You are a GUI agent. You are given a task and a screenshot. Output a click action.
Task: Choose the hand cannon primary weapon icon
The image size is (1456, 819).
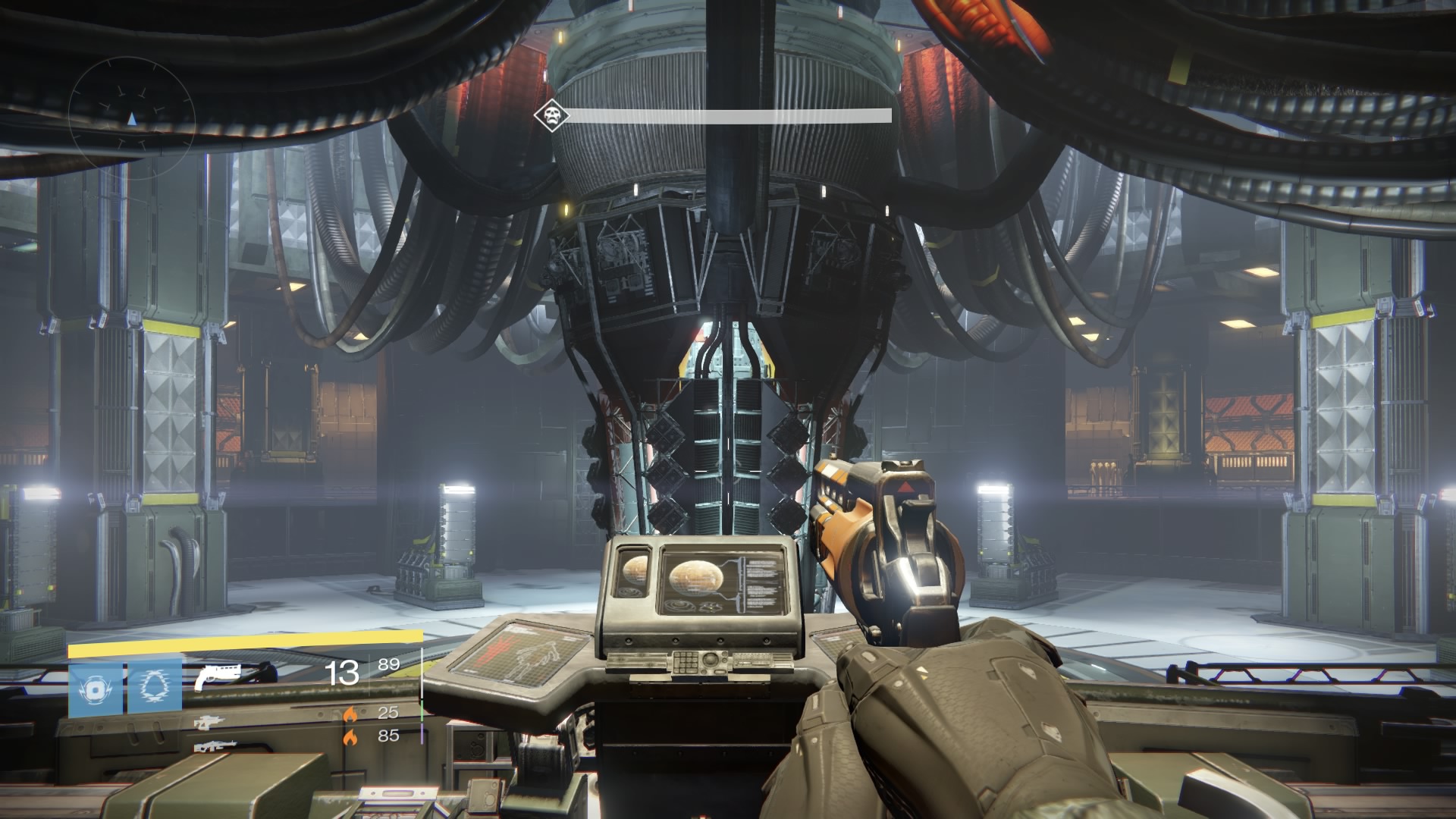[217, 675]
